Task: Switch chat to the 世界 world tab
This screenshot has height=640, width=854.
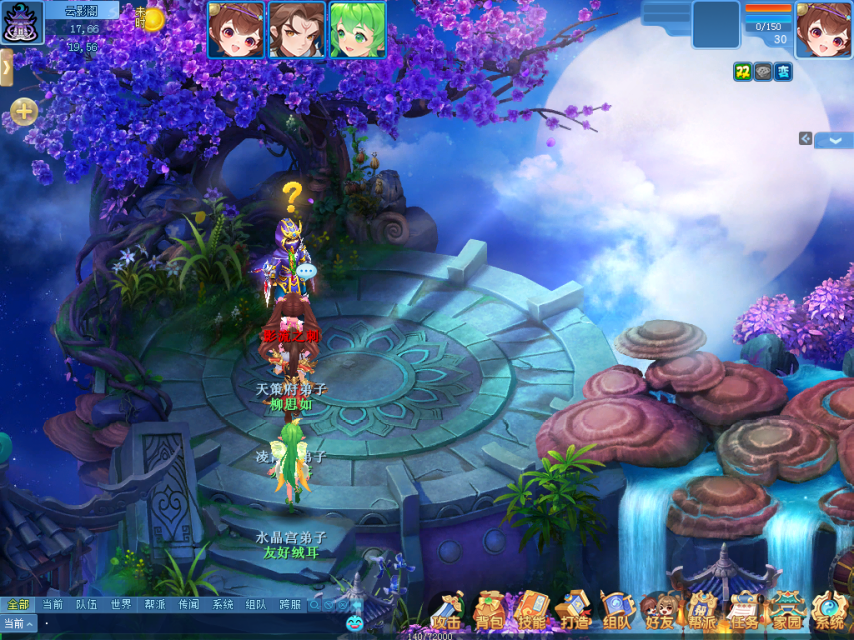Action: (x=121, y=604)
